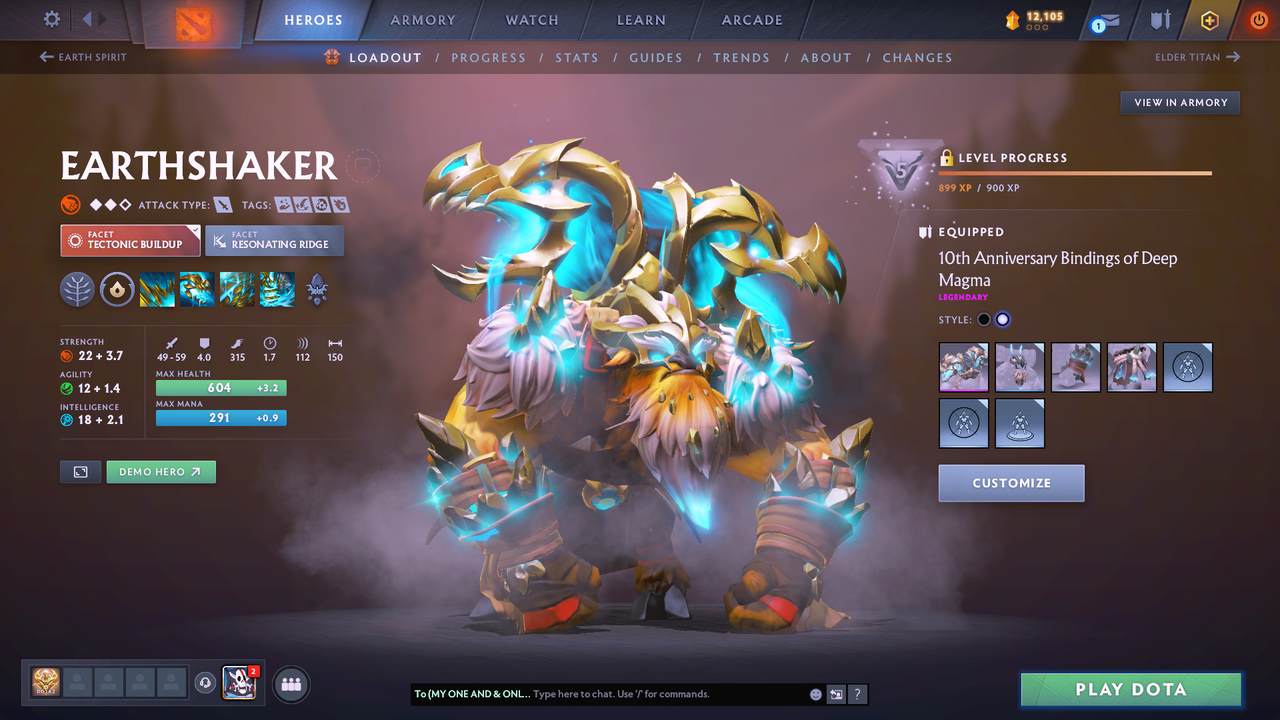The width and height of the screenshot is (1280, 720).
Task: Switch to the Resonating Ridge facet
Action: [x=274, y=240]
